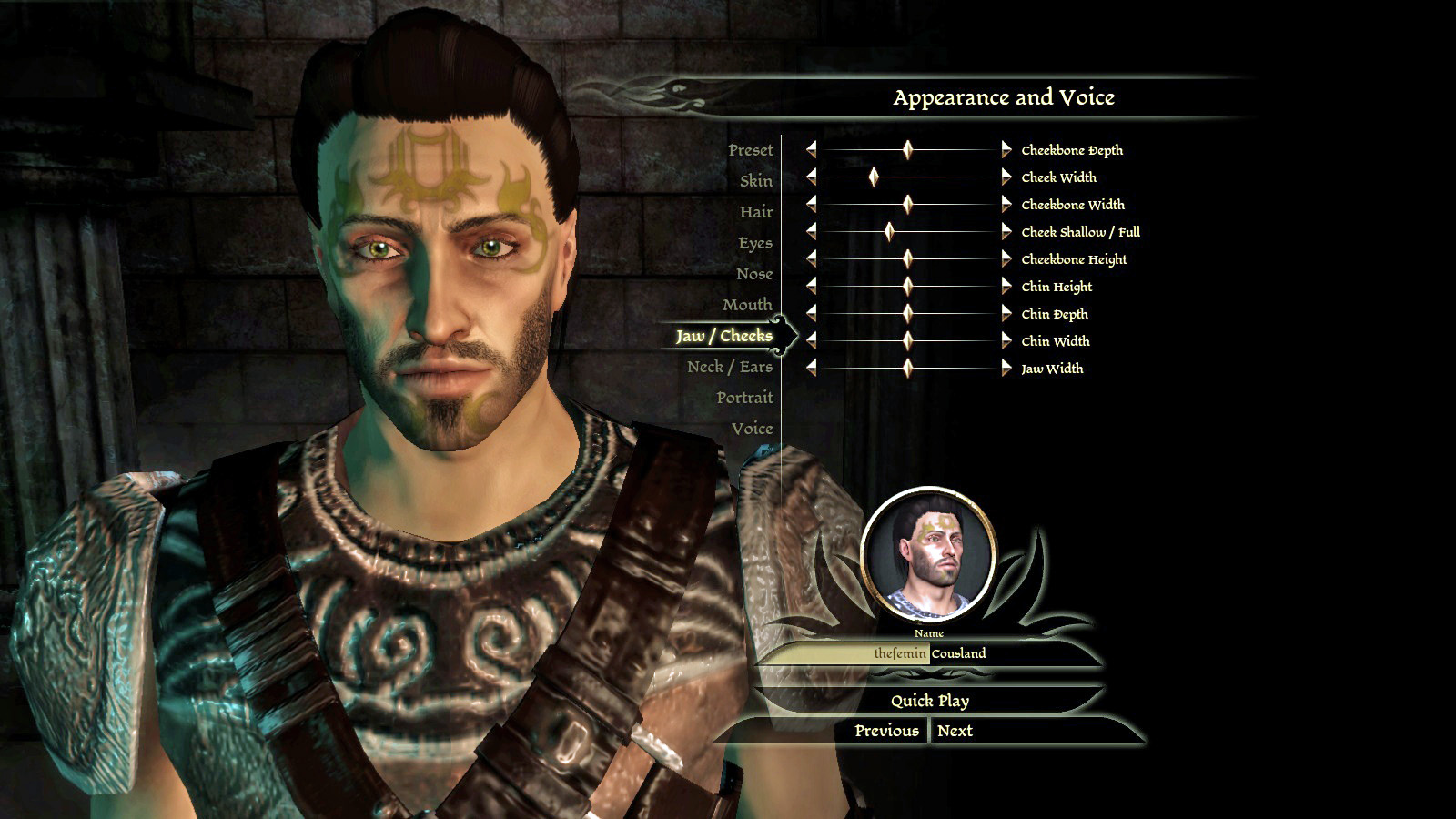Click the Cheek Shallow / Full slider handle
The height and width of the screenshot is (819, 1456).
pyautogui.click(x=889, y=231)
